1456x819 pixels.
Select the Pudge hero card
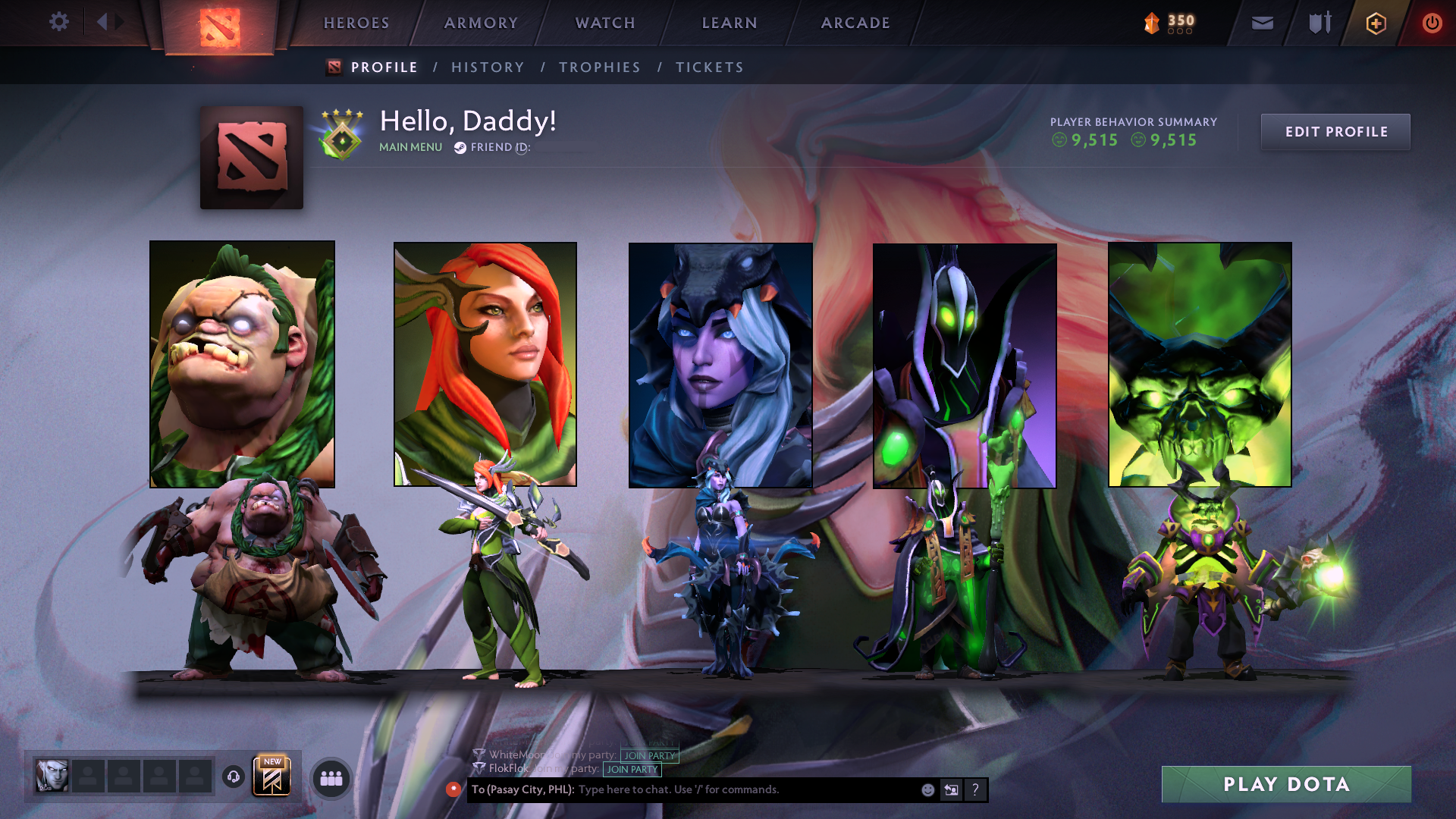tap(242, 364)
